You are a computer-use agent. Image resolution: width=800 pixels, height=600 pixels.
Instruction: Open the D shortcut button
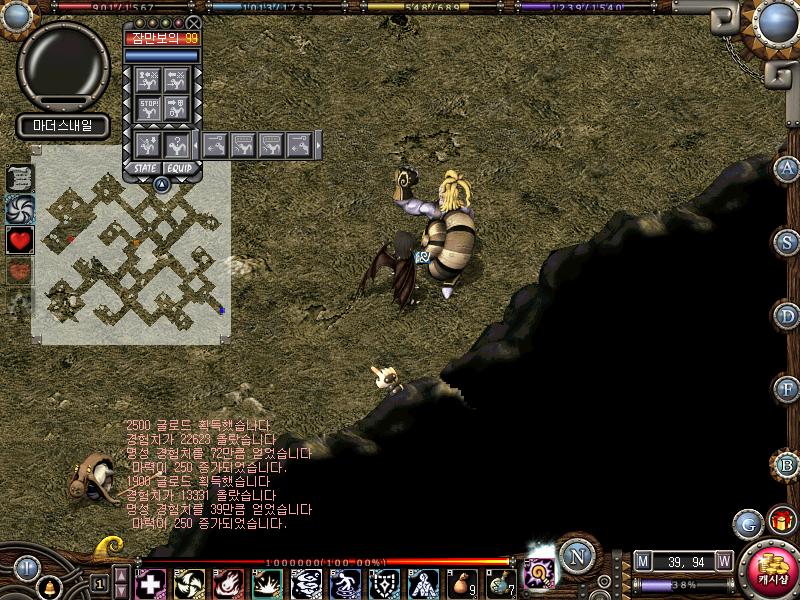pyautogui.click(x=788, y=316)
